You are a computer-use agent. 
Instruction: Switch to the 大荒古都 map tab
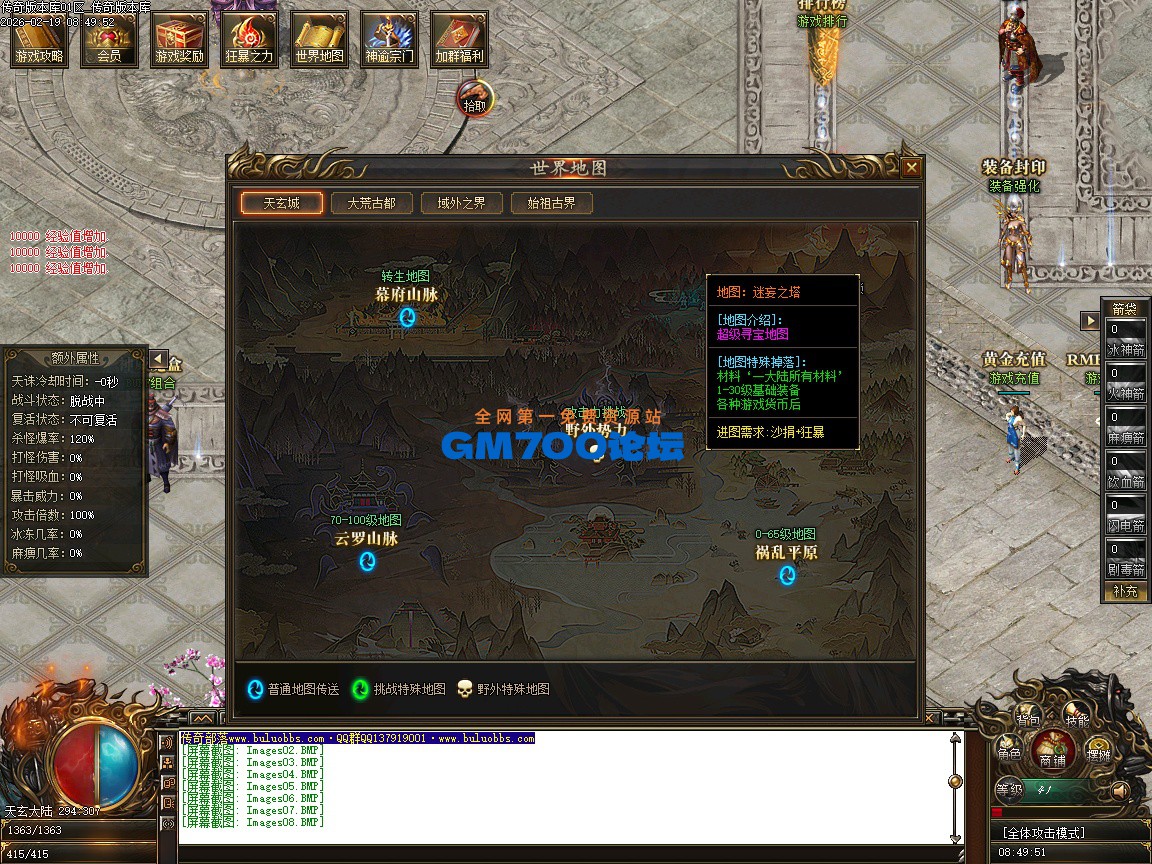point(371,203)
